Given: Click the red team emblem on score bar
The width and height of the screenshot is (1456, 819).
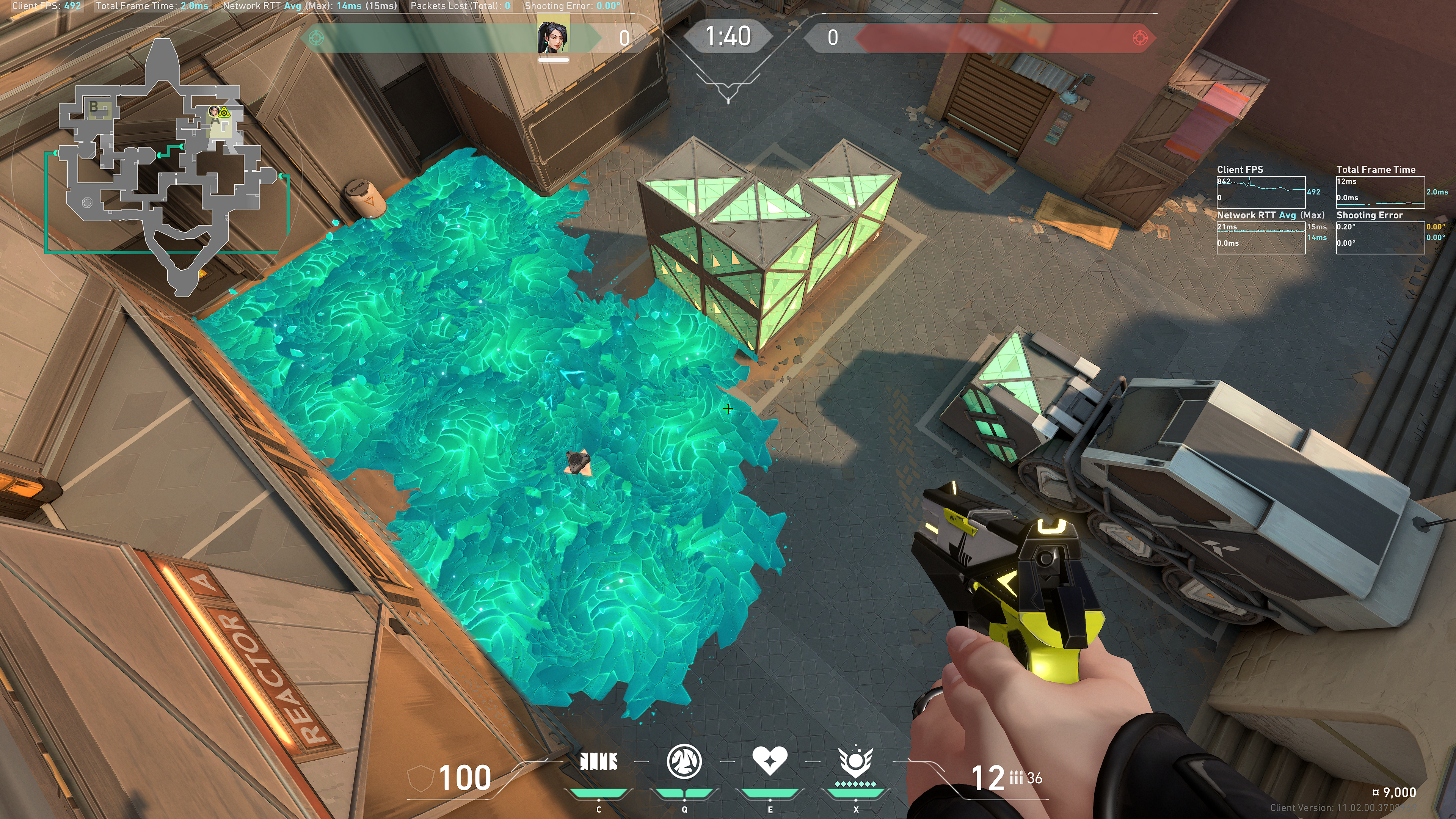Looking at the screenshot, I should pos(1140,38).
